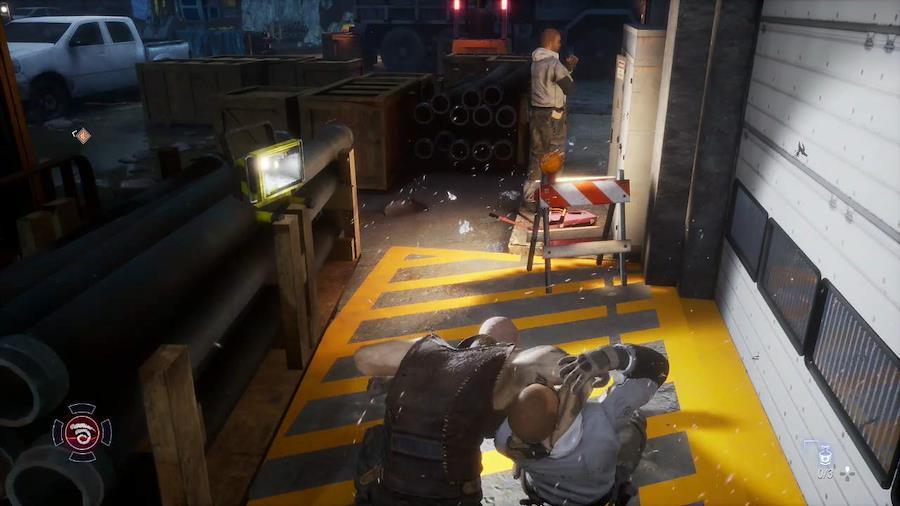Select the red stealth detection indicator

tap(82, 432)
